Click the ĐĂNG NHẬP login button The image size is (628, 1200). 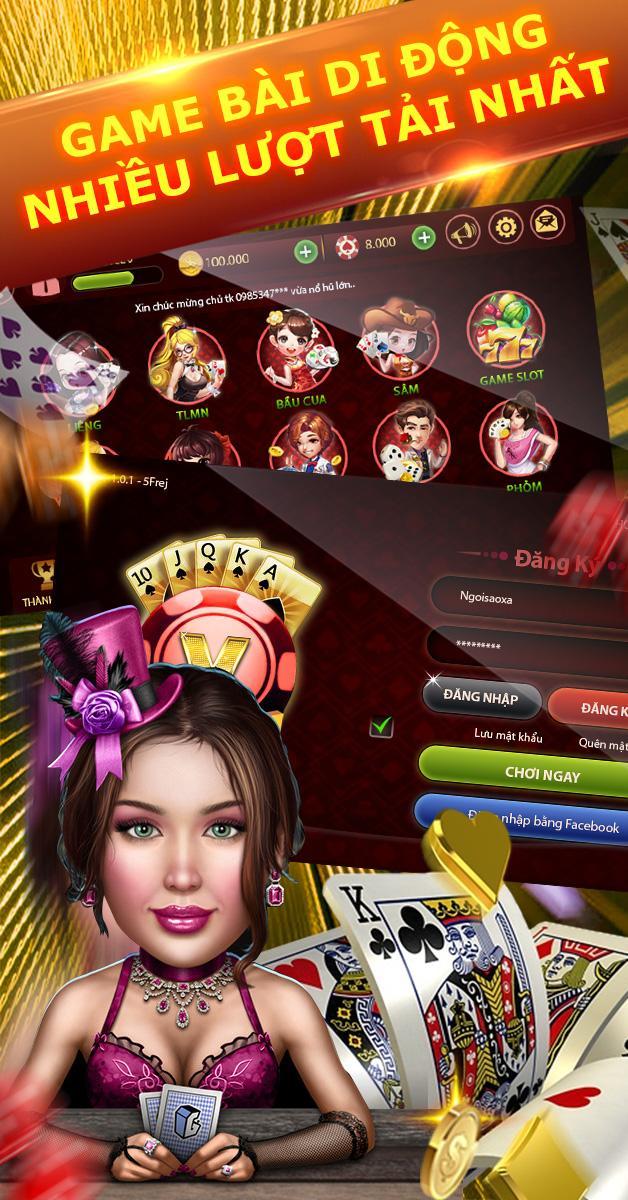481,699
